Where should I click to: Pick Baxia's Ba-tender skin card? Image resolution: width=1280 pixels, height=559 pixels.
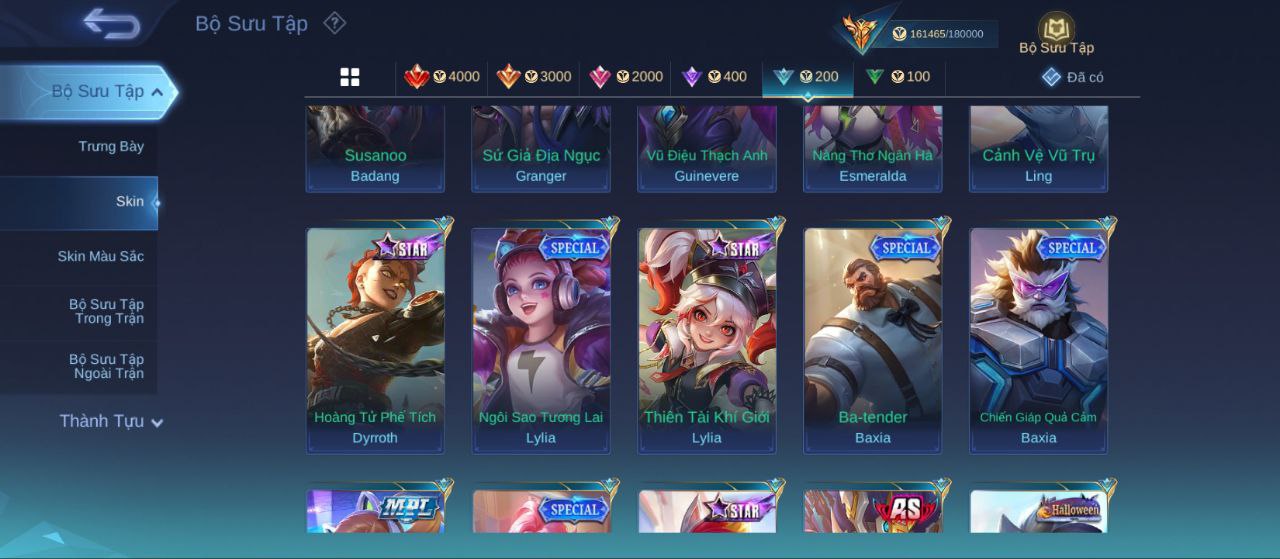click(873, 340)
